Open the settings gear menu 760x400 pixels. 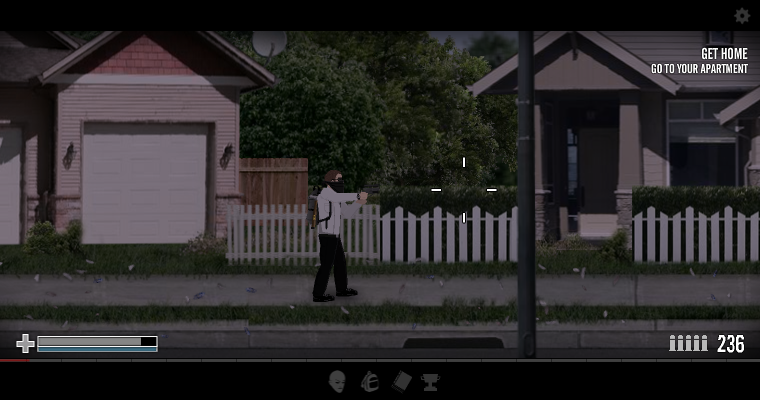[x=742, y=16]
